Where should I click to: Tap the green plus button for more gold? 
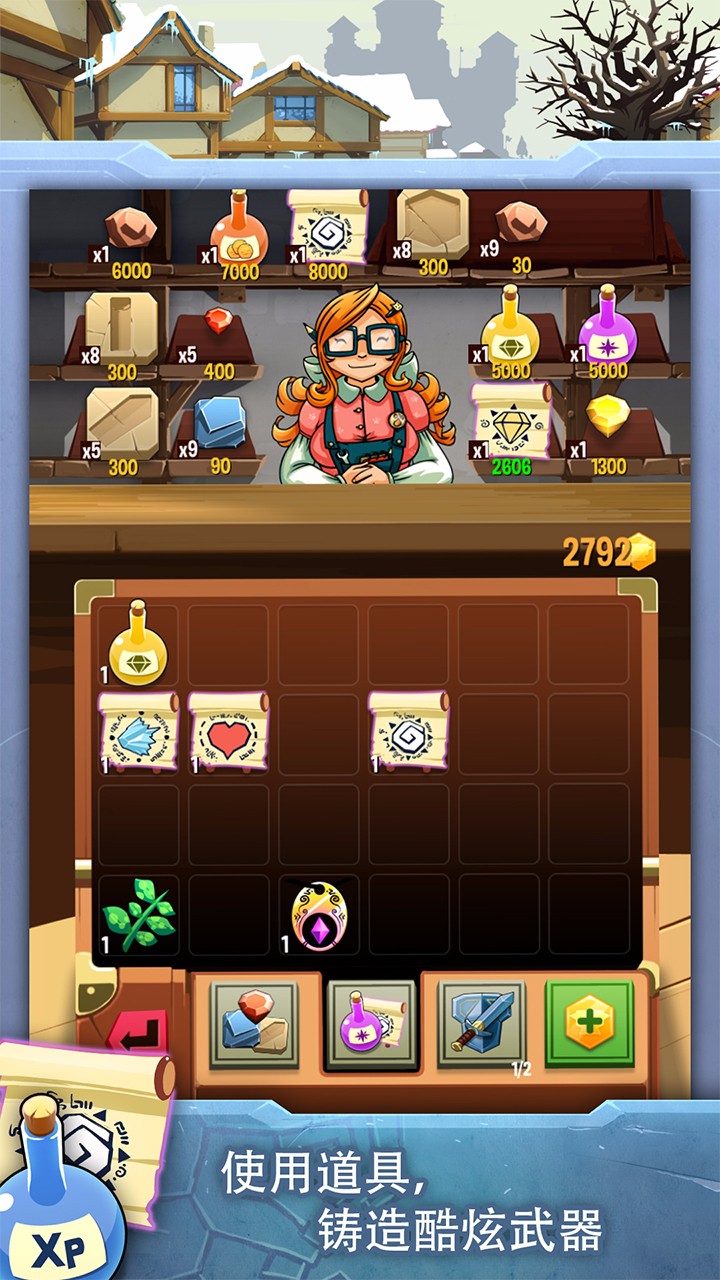pos(589,1022)
